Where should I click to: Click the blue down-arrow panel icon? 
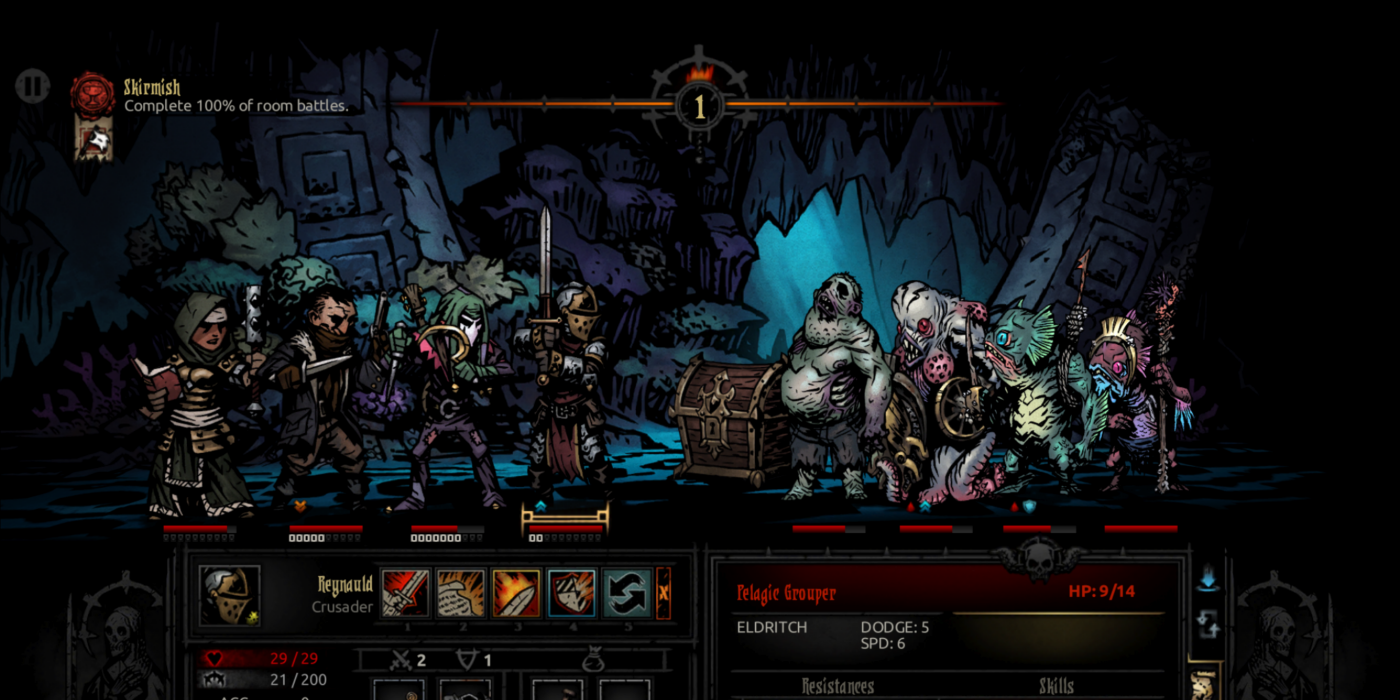[1208, 578]
